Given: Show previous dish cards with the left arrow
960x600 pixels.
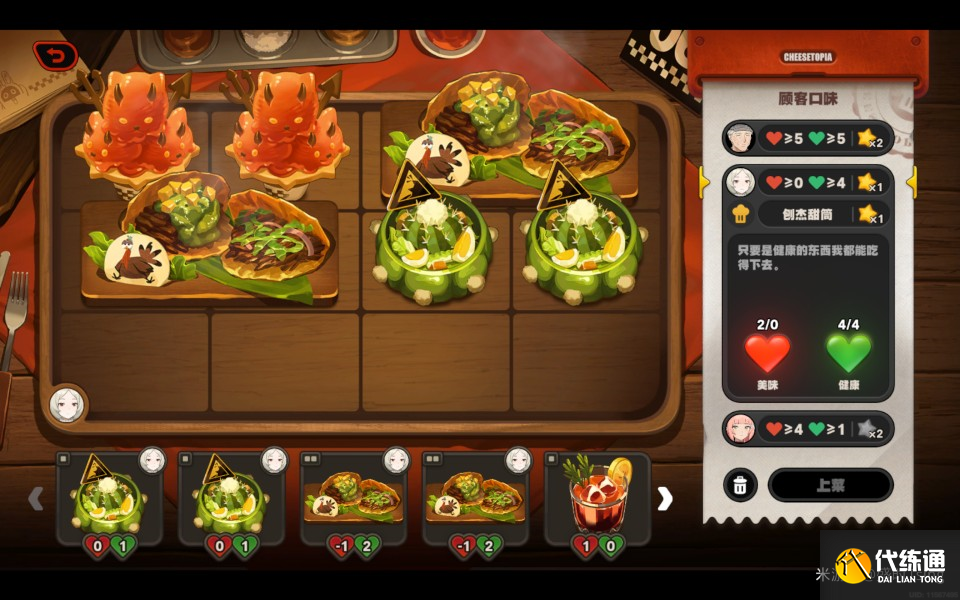Looking at the screenshot, I should (x=36, y=498).
